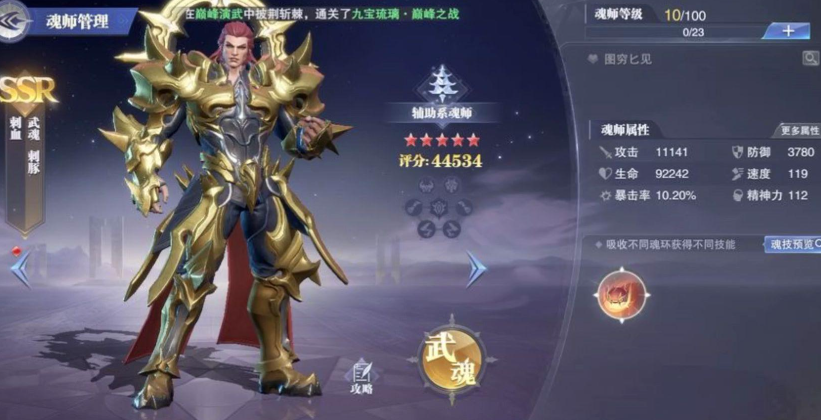
Task: Show 更多属性 more attributes
Action: click(x=797, y=131)
